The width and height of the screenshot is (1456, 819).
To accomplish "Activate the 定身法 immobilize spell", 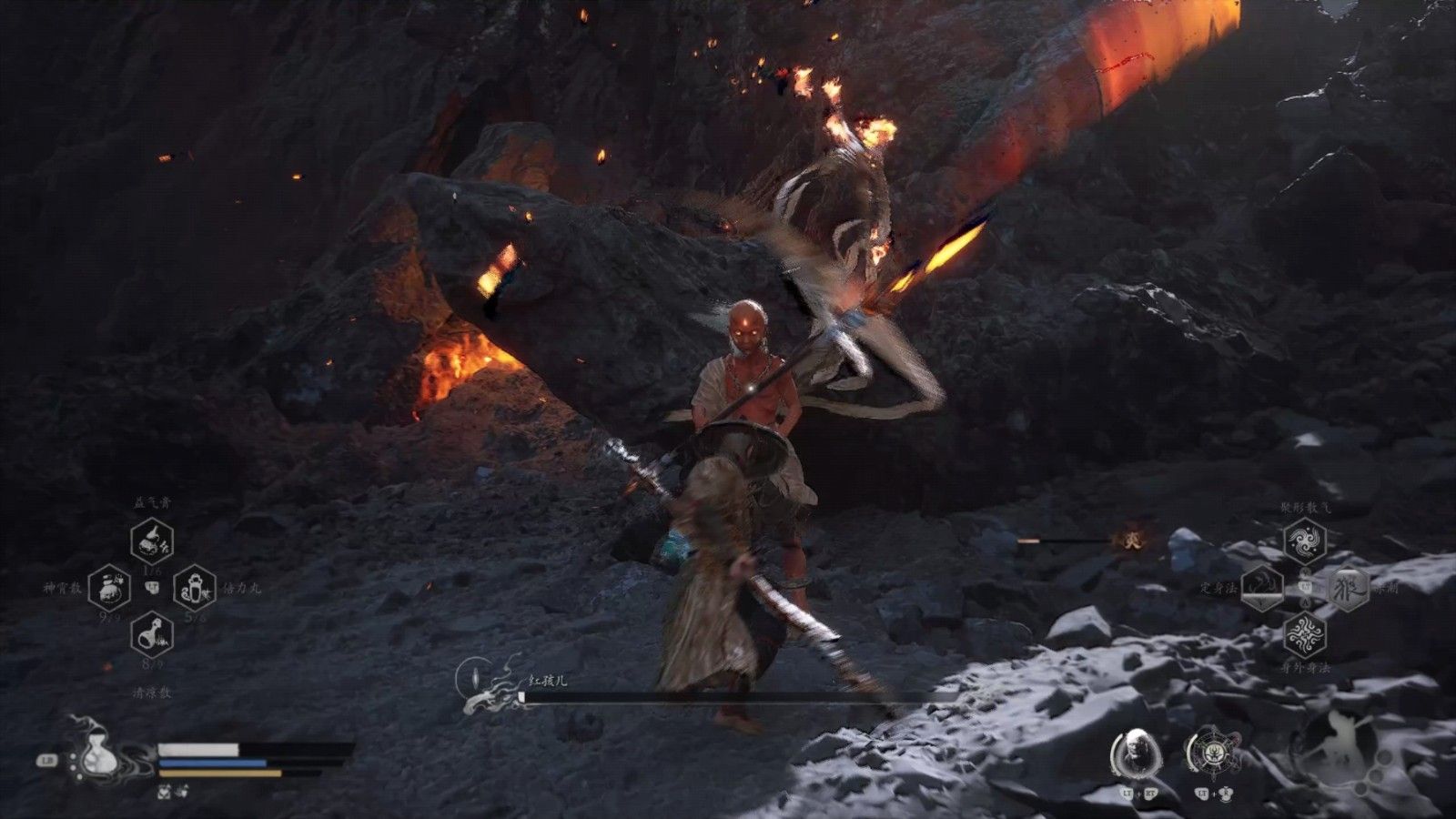I will coord(1263,587).
